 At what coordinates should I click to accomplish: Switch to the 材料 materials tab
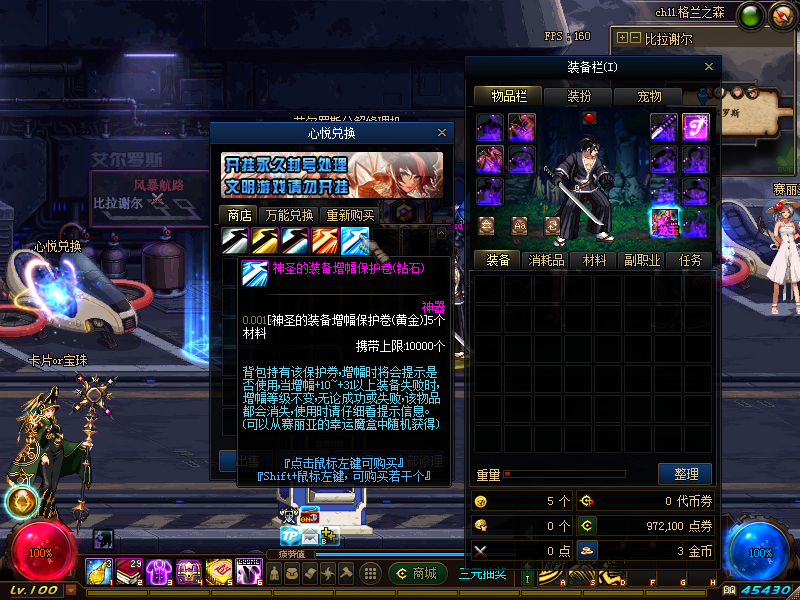click(x=594, y=260)
